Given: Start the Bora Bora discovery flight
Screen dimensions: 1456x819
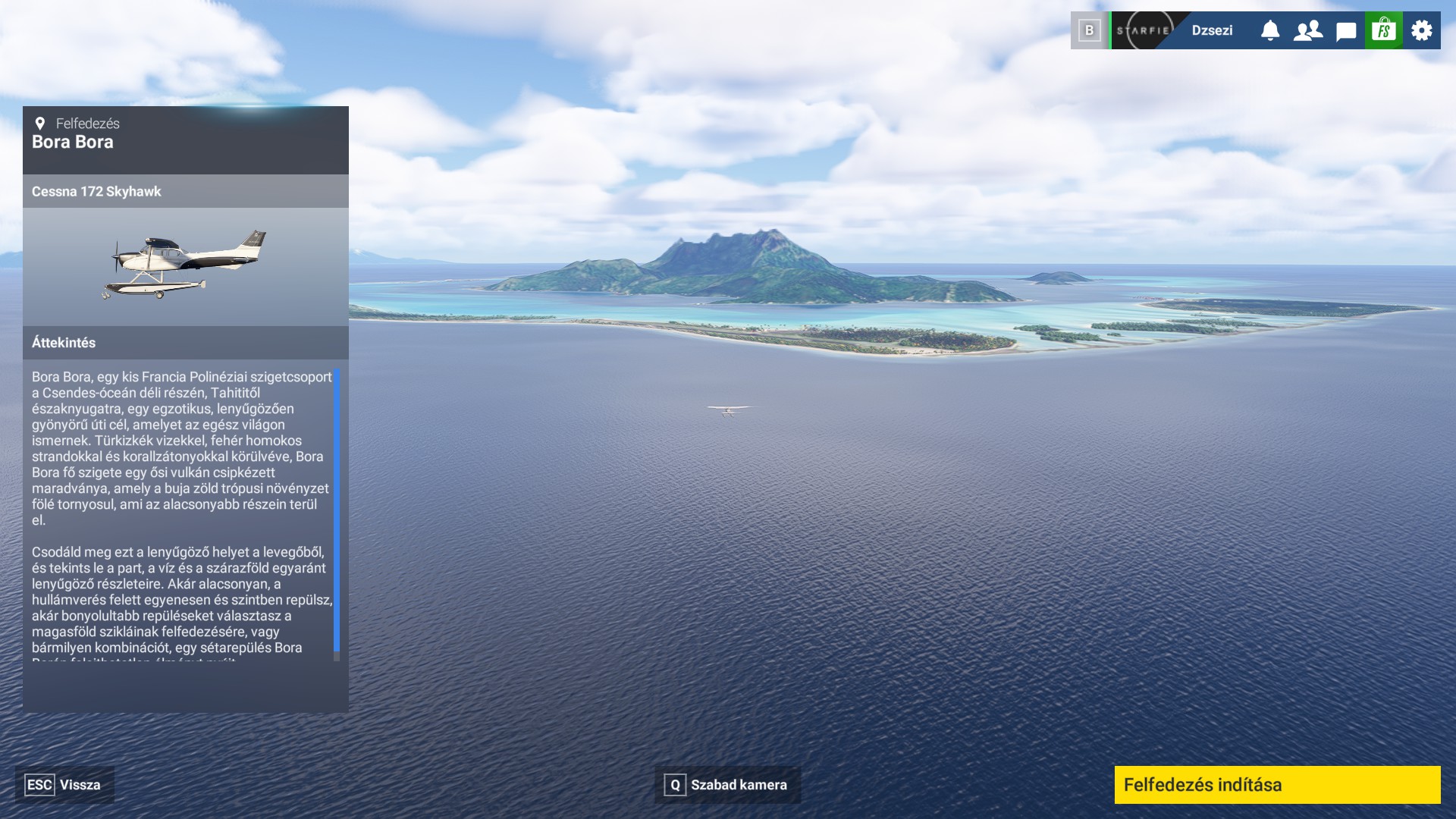Looking at the screenshot, I should tap(1277, 785).
